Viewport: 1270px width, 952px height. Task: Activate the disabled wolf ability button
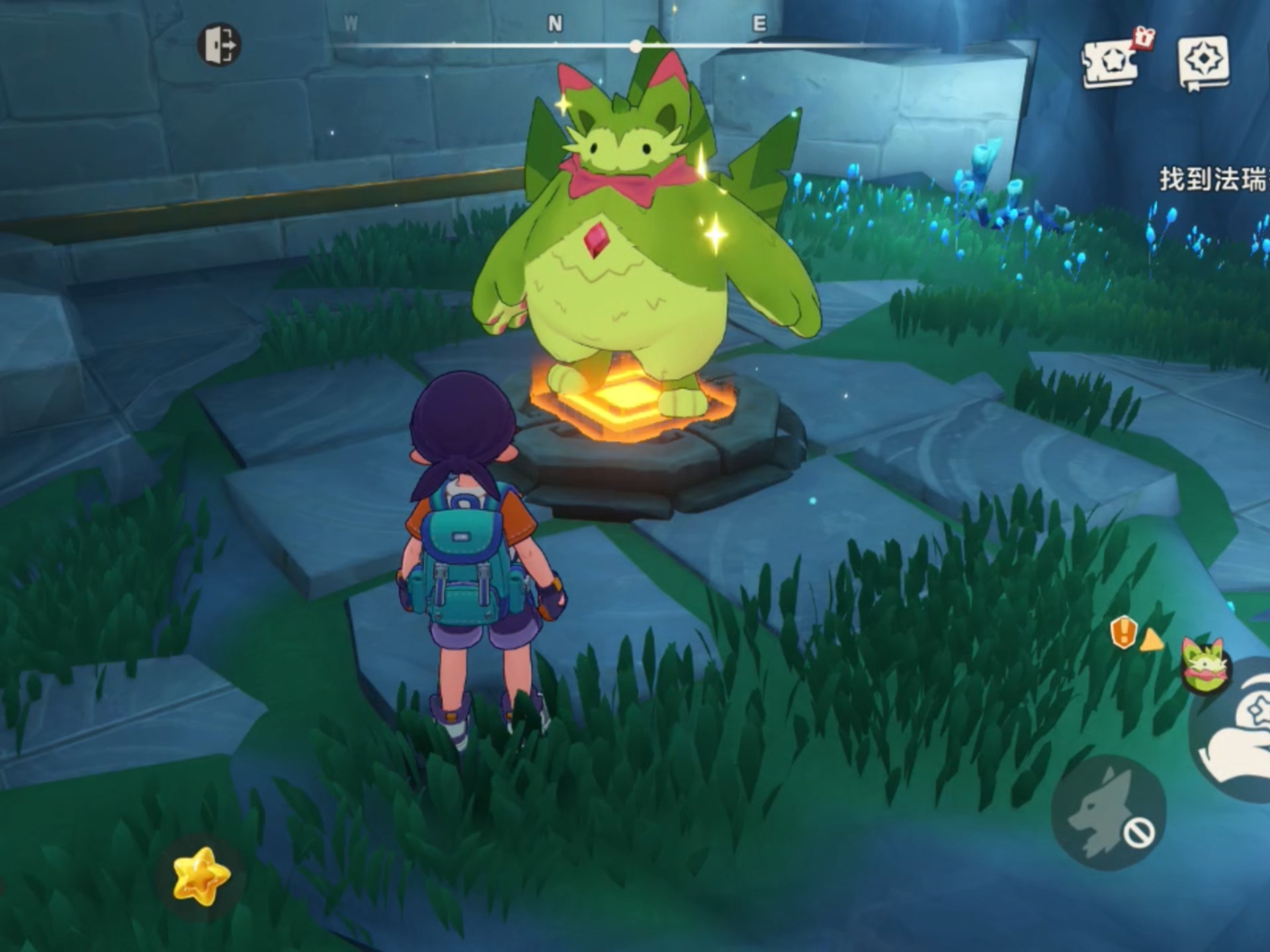click(1109, 813)
